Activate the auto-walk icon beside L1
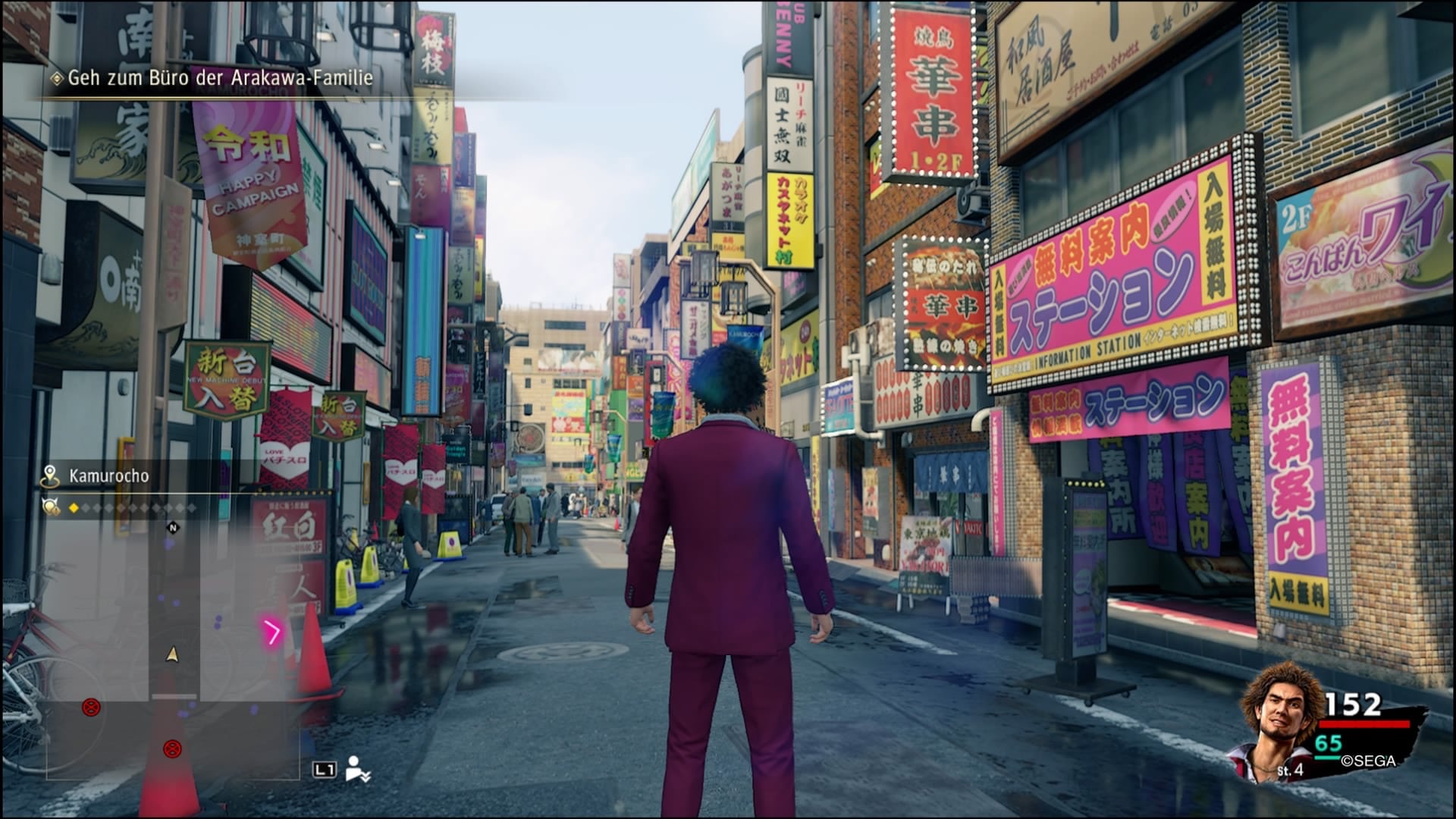 tap(358, 769)
